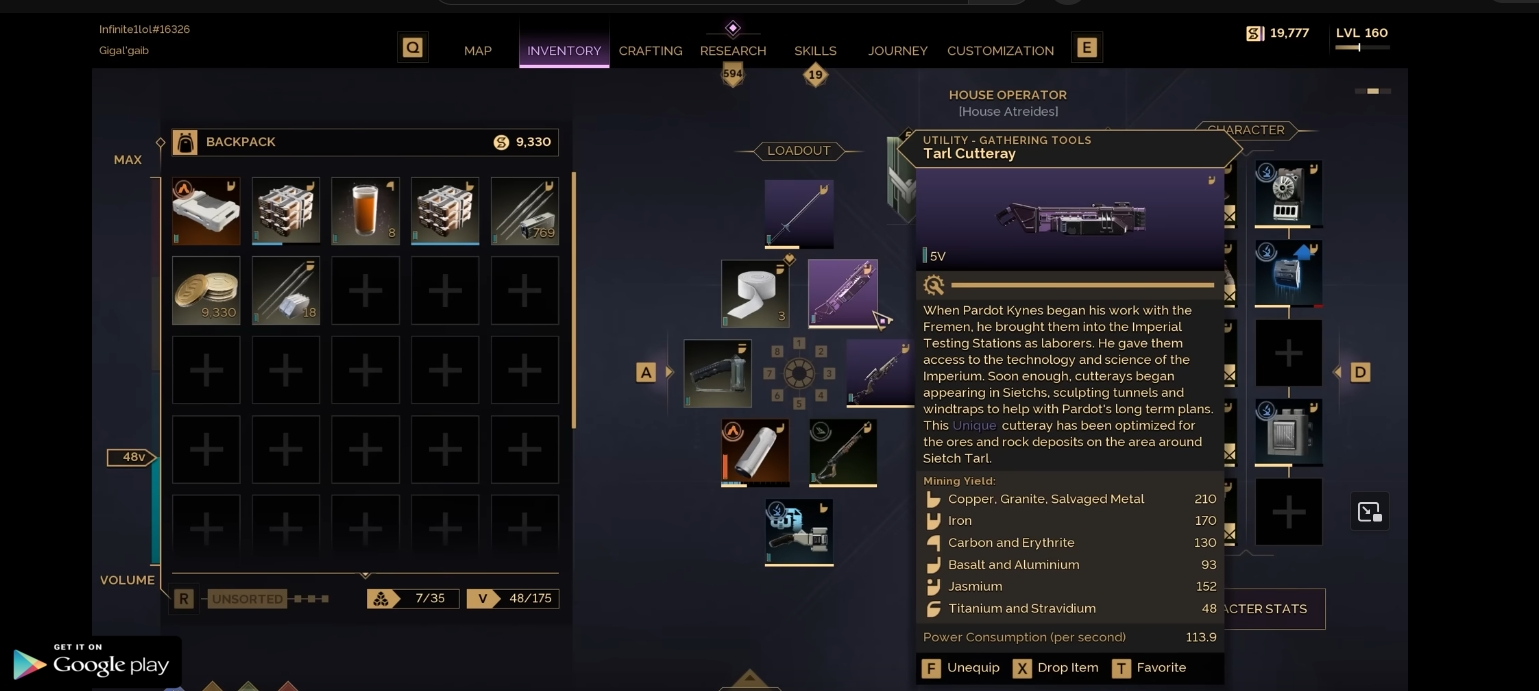The height and width of the screenshot is (691, 1539).
Task: Click the Solari coin stack slot
Action: [206, 290]
